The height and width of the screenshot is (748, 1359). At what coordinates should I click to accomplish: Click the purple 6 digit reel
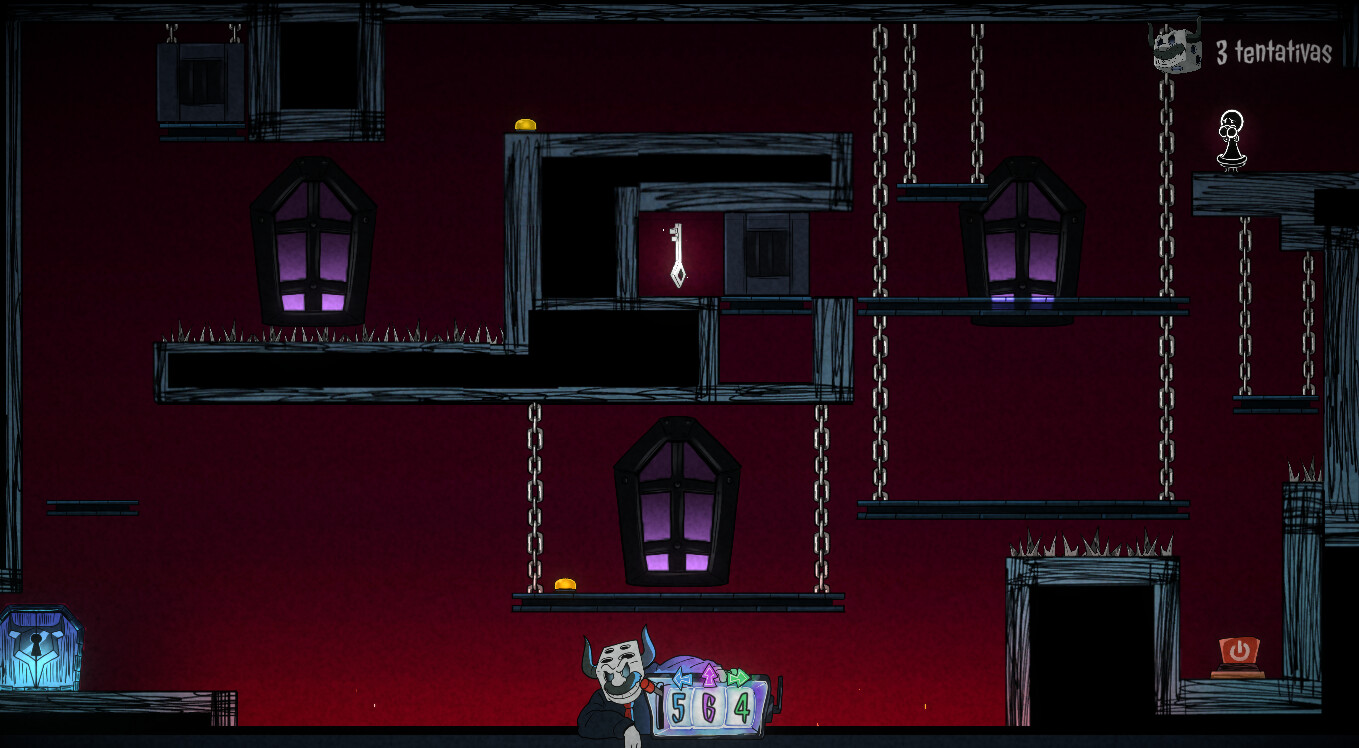point(707,707)
